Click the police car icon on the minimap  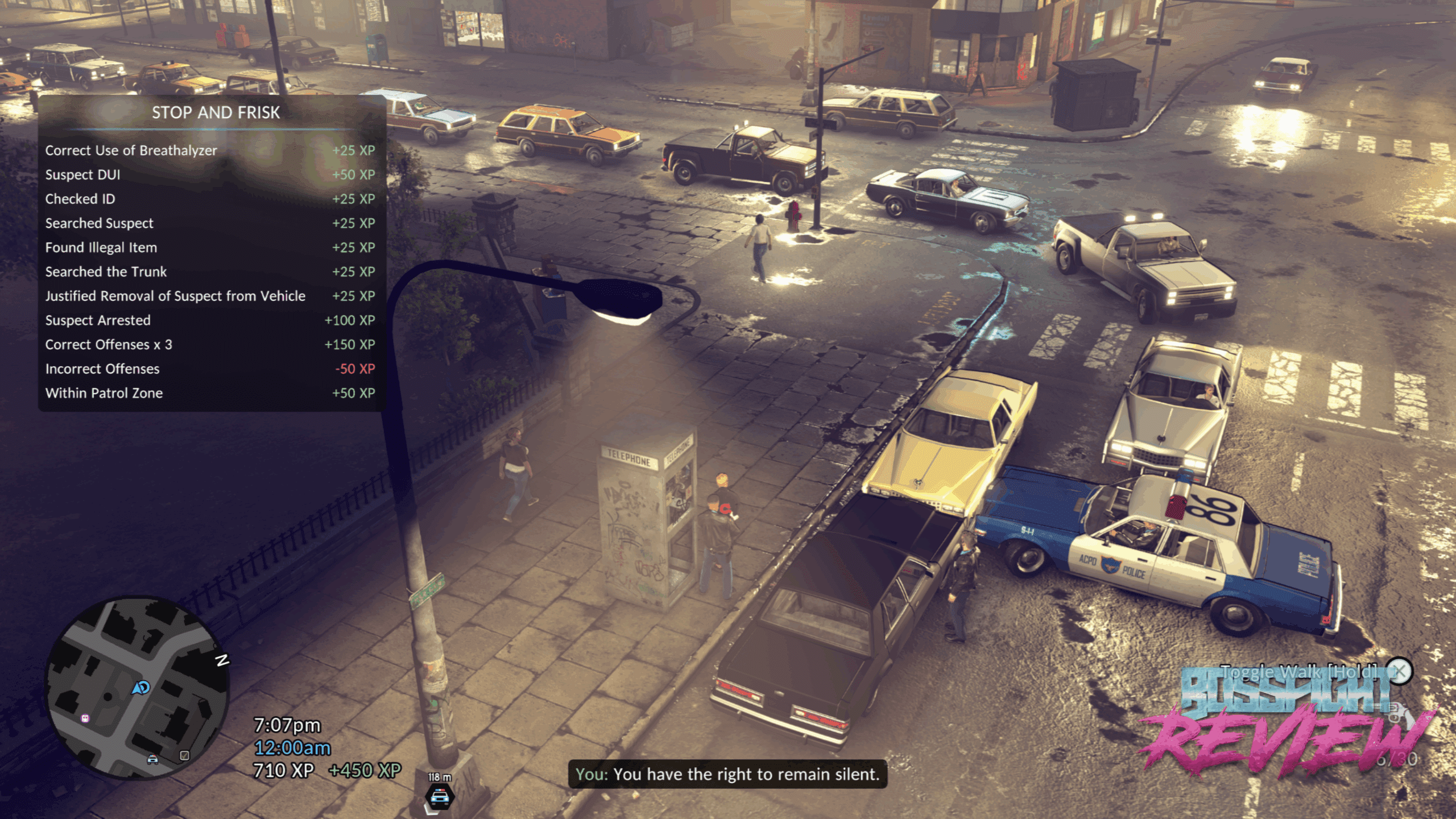[152, 759]
